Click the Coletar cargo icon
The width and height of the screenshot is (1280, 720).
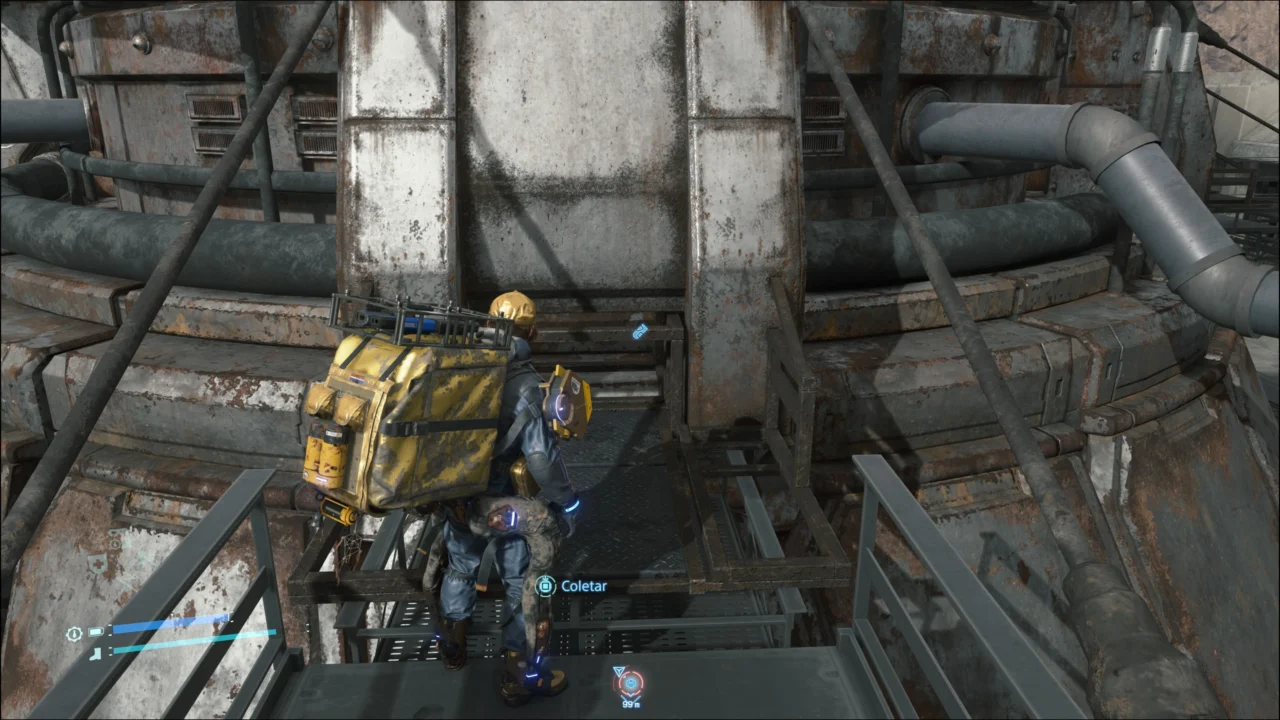(x=547, y=586)
